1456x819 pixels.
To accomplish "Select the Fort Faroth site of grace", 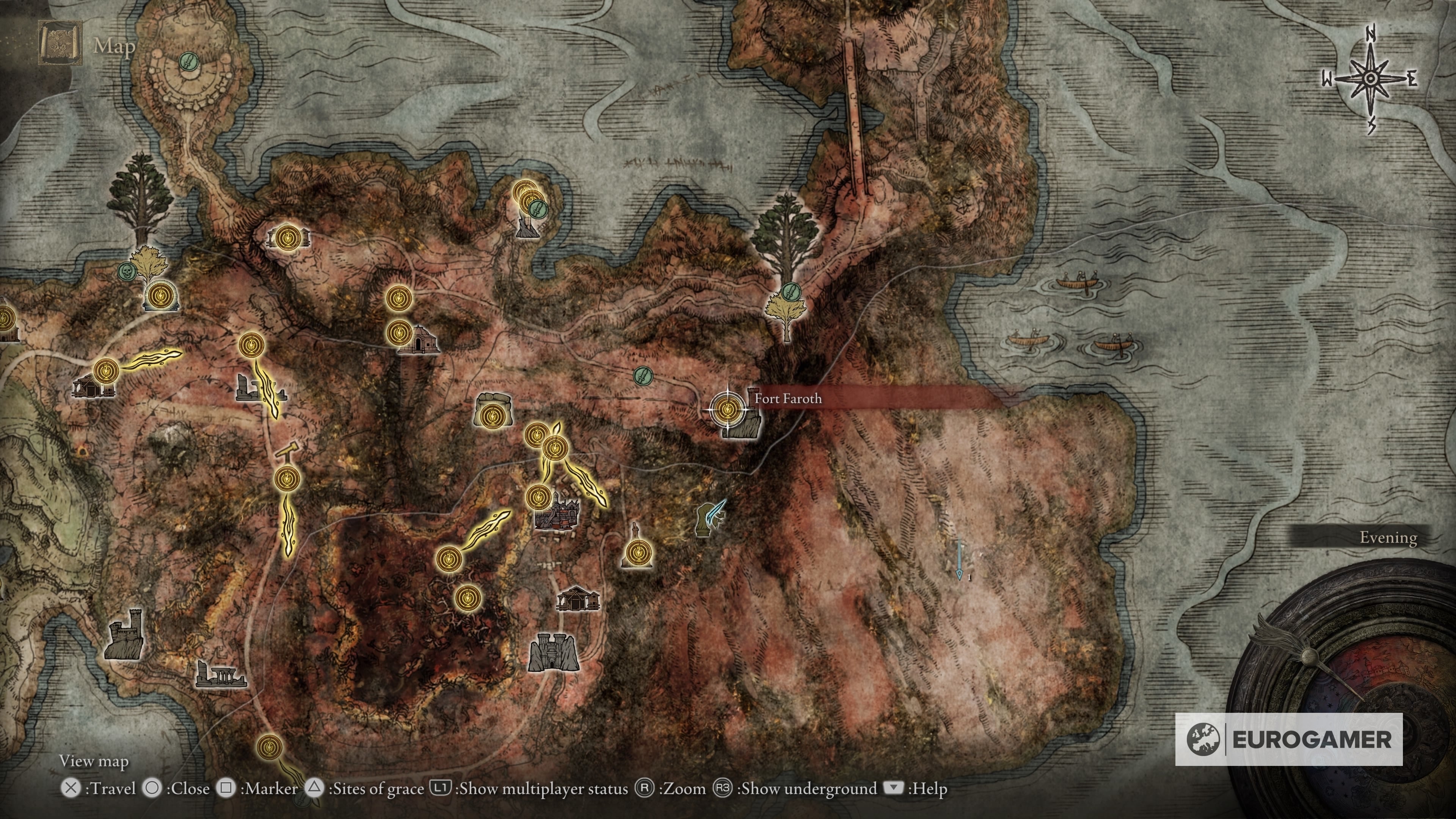I will [x=727, y=408].
